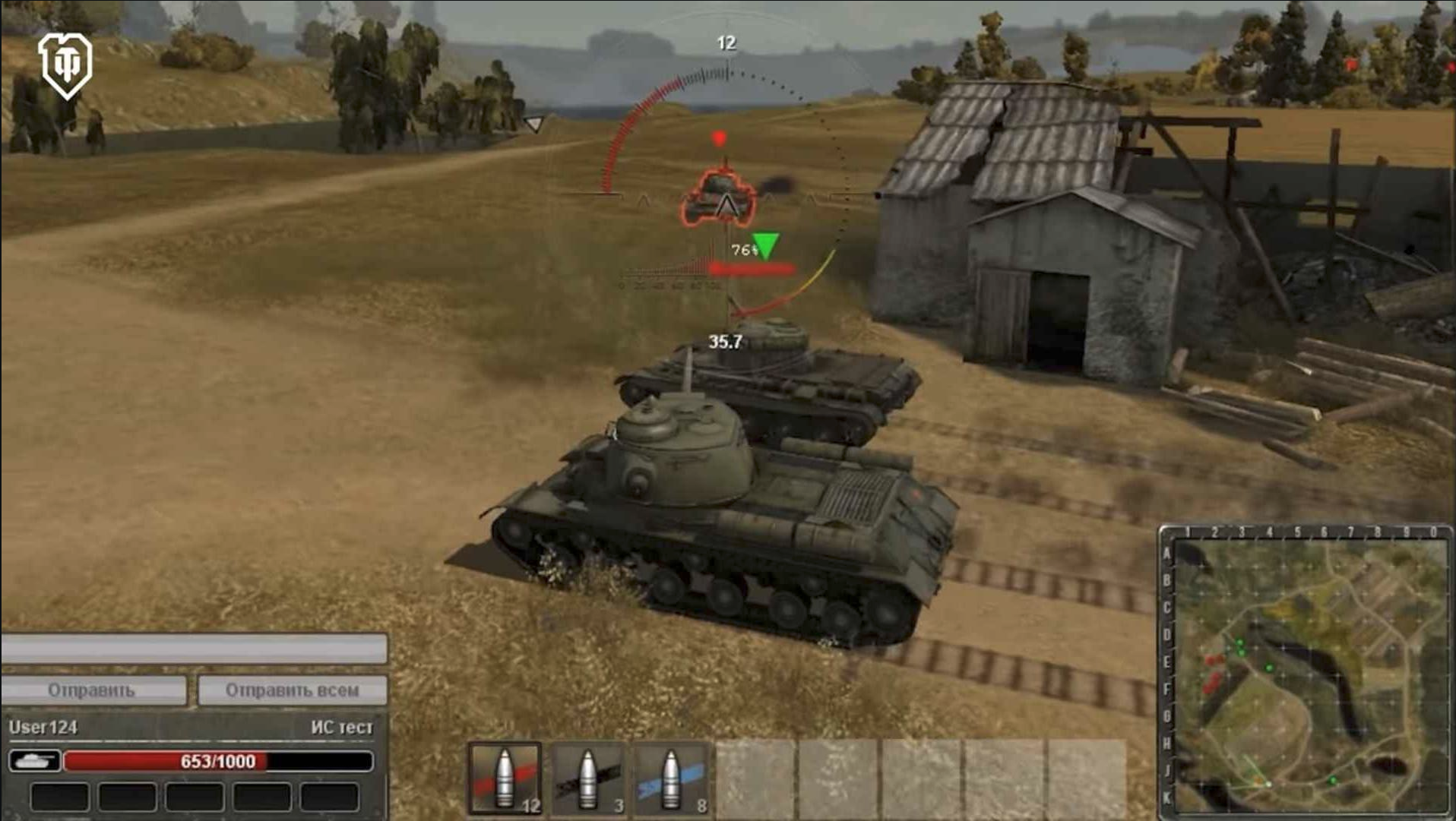The width and height of the screenshot is (1456, 821).
Task: Switch to the blue-striped shell with 8 rounds
Action: click(671, 778)
